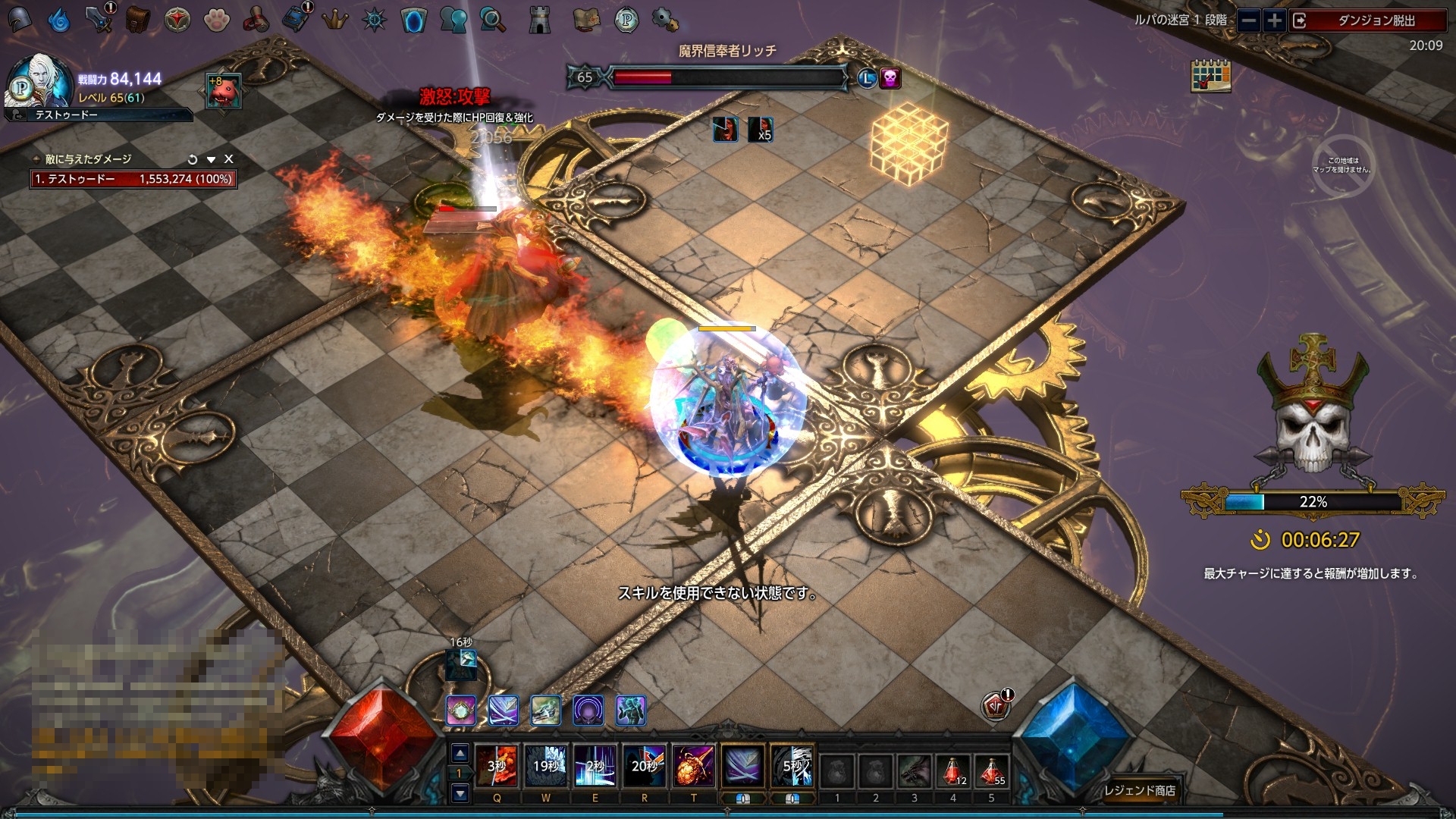This screenshot has height=819, width=1456.
Task: Open the brown leather bag inventory
Action: 137,19
